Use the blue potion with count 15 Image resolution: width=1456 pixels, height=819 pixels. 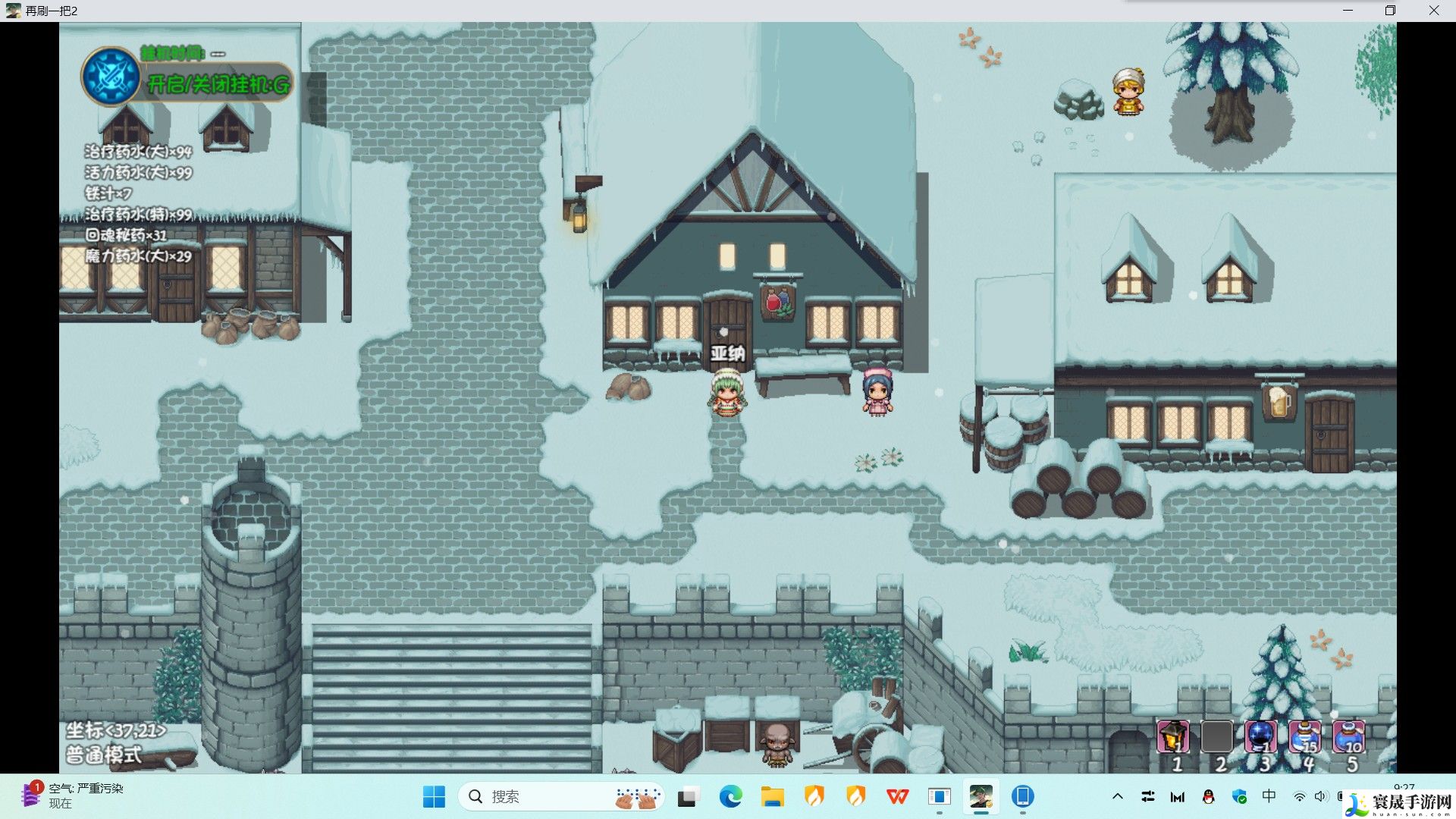point(1304,736)
